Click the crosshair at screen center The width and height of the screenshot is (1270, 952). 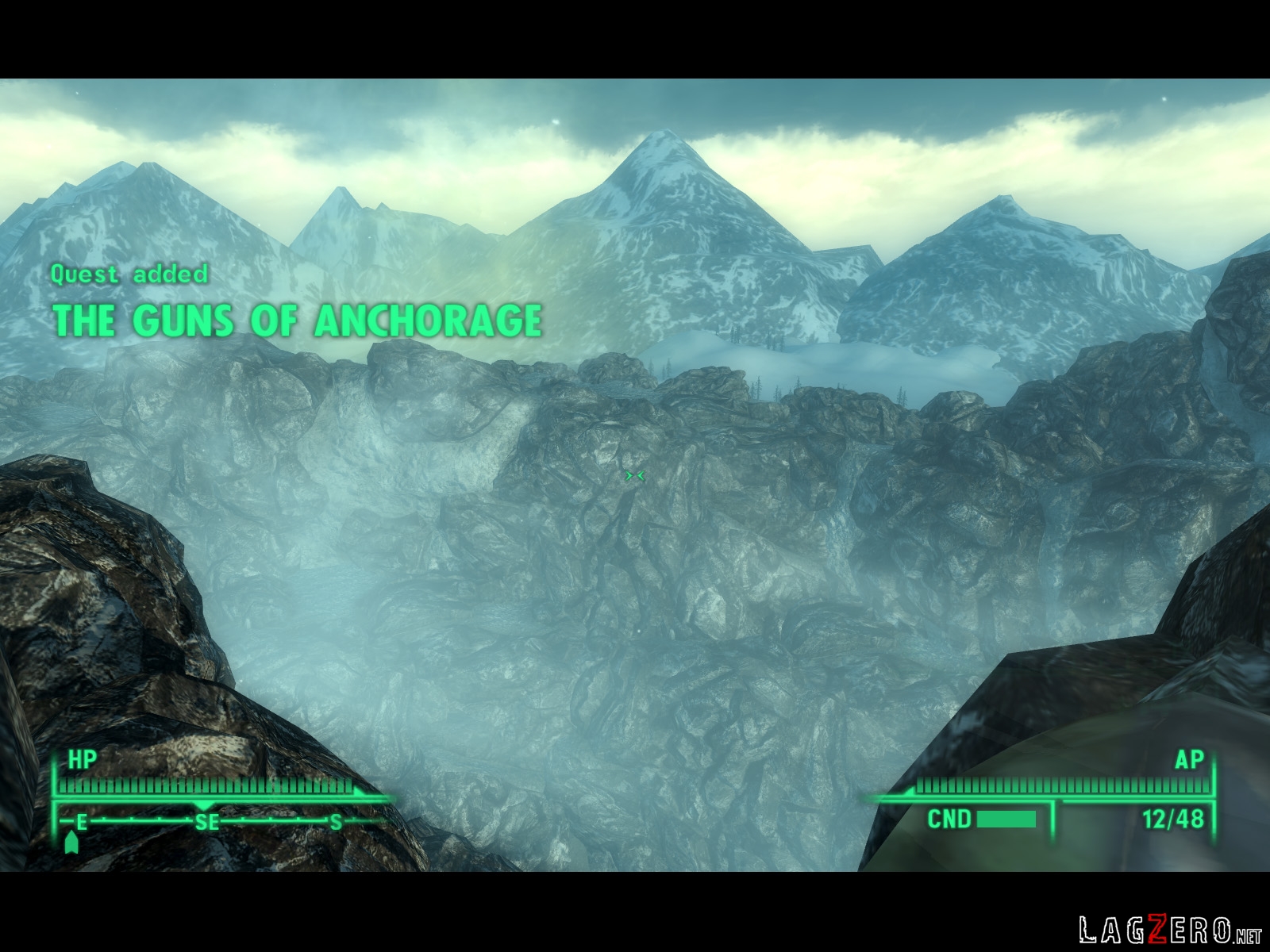click(x=635, y=474)
